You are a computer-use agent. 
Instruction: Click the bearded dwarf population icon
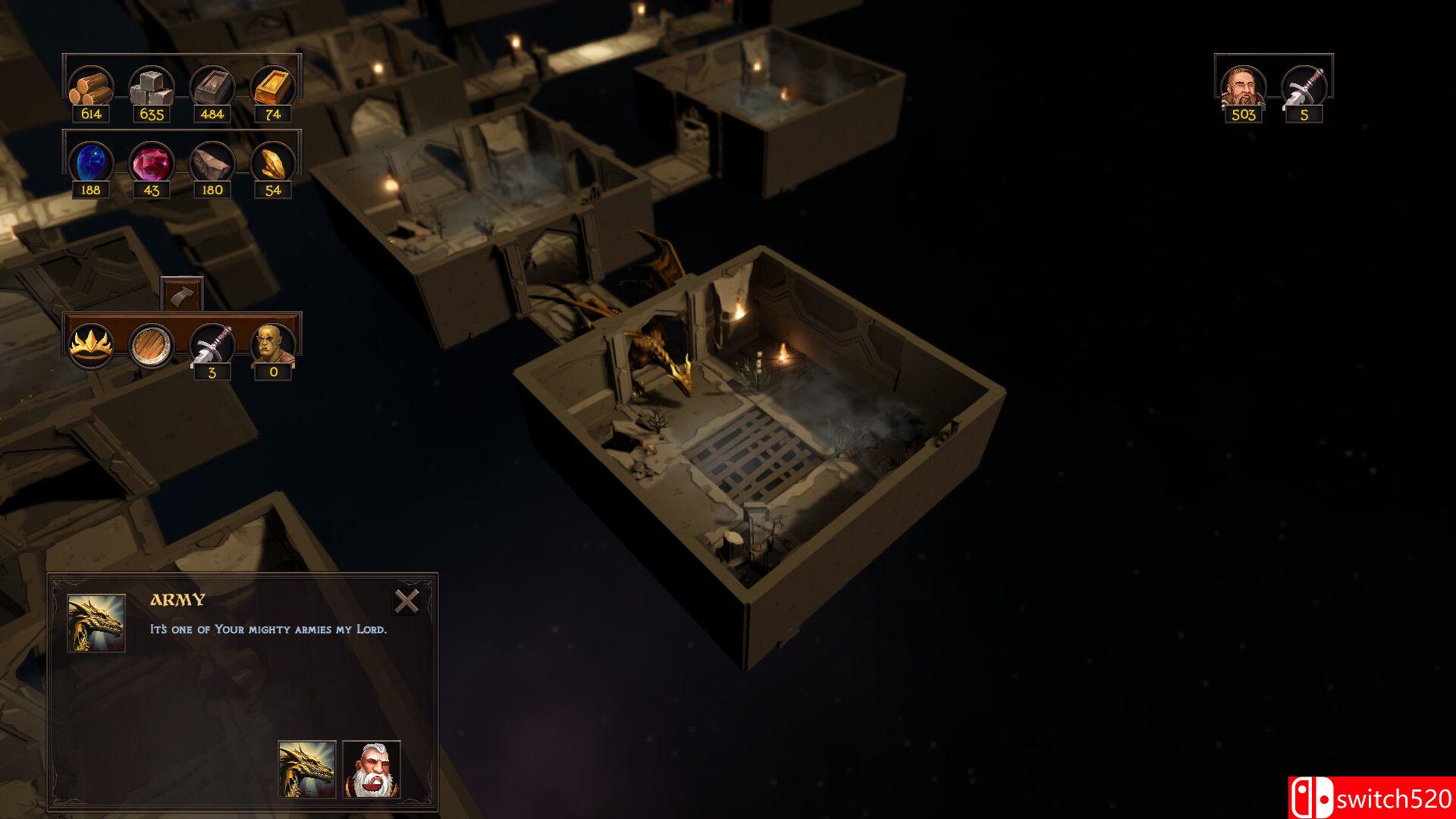pos(1243,87)
